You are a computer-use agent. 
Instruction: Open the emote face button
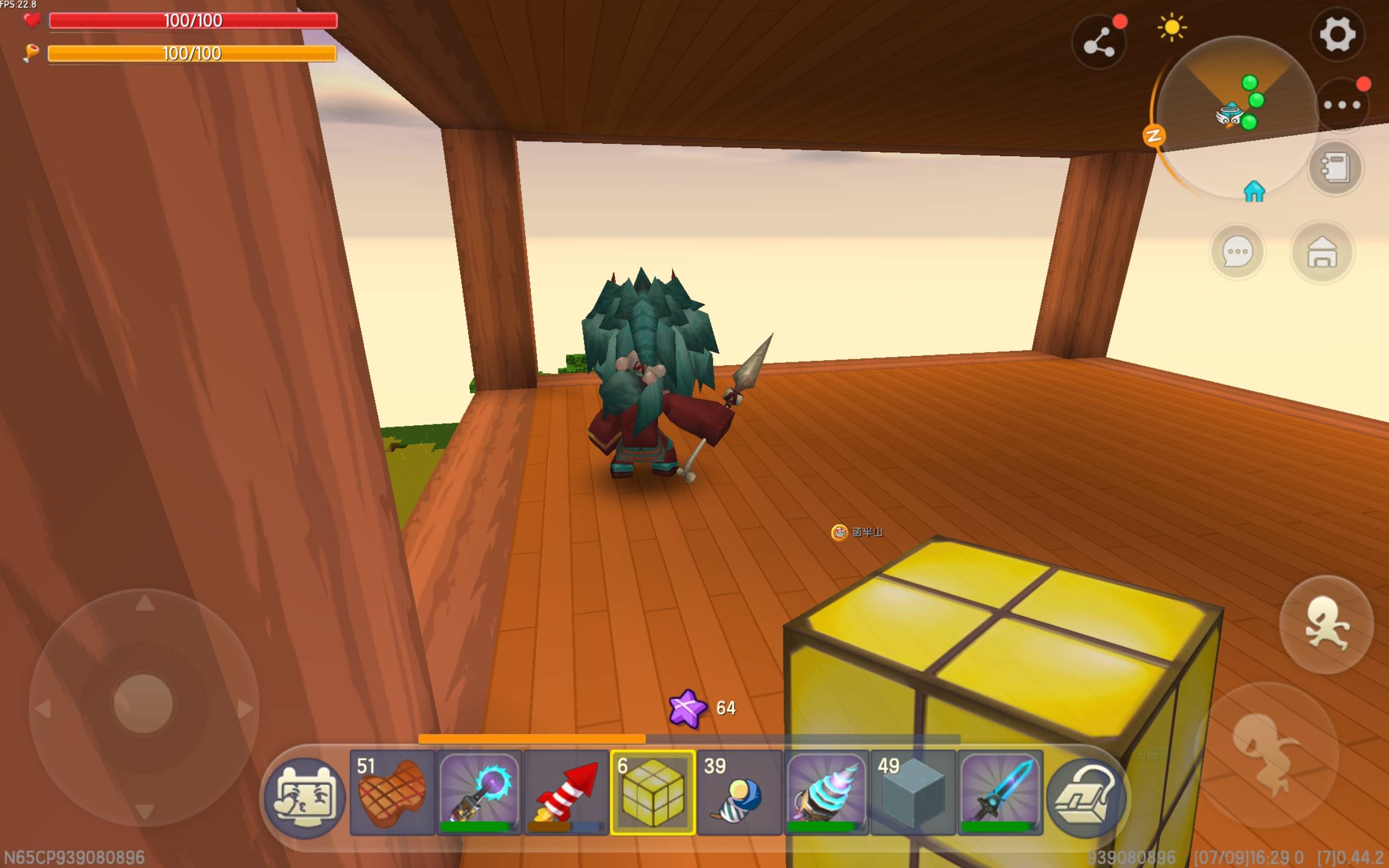click(x=305, y=798)
